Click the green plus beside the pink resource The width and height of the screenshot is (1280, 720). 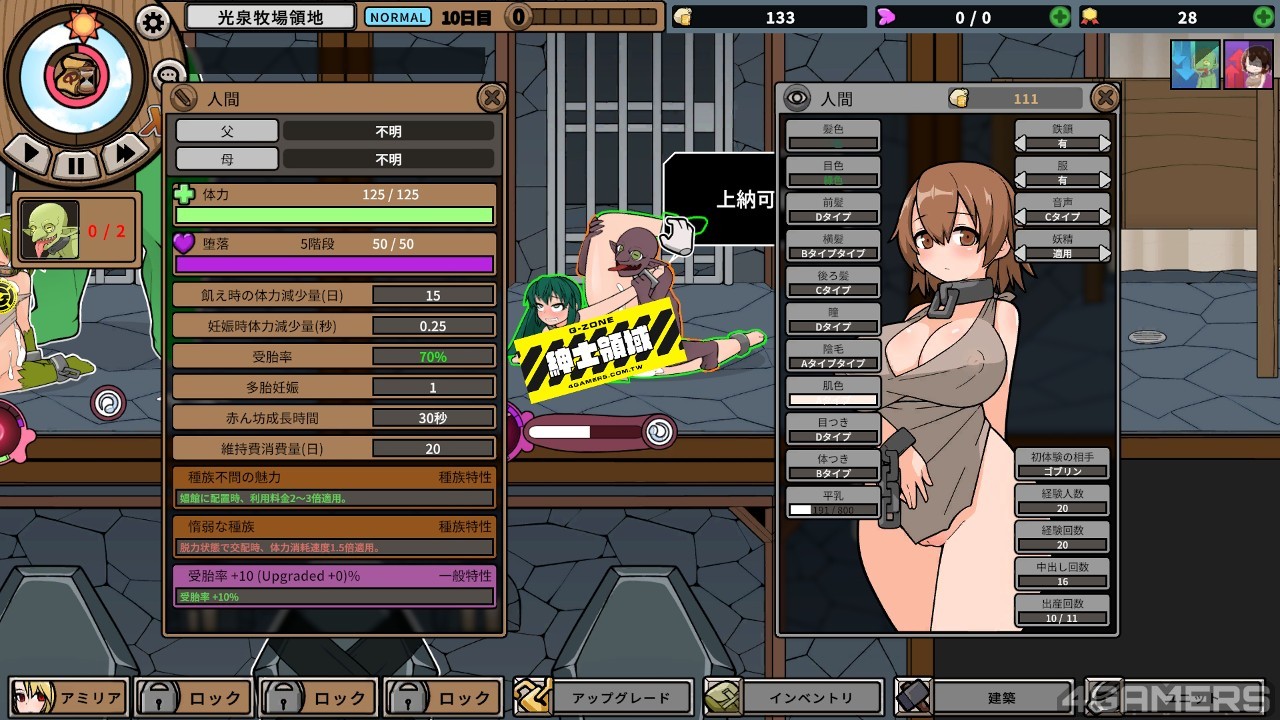click(1059, 17)
